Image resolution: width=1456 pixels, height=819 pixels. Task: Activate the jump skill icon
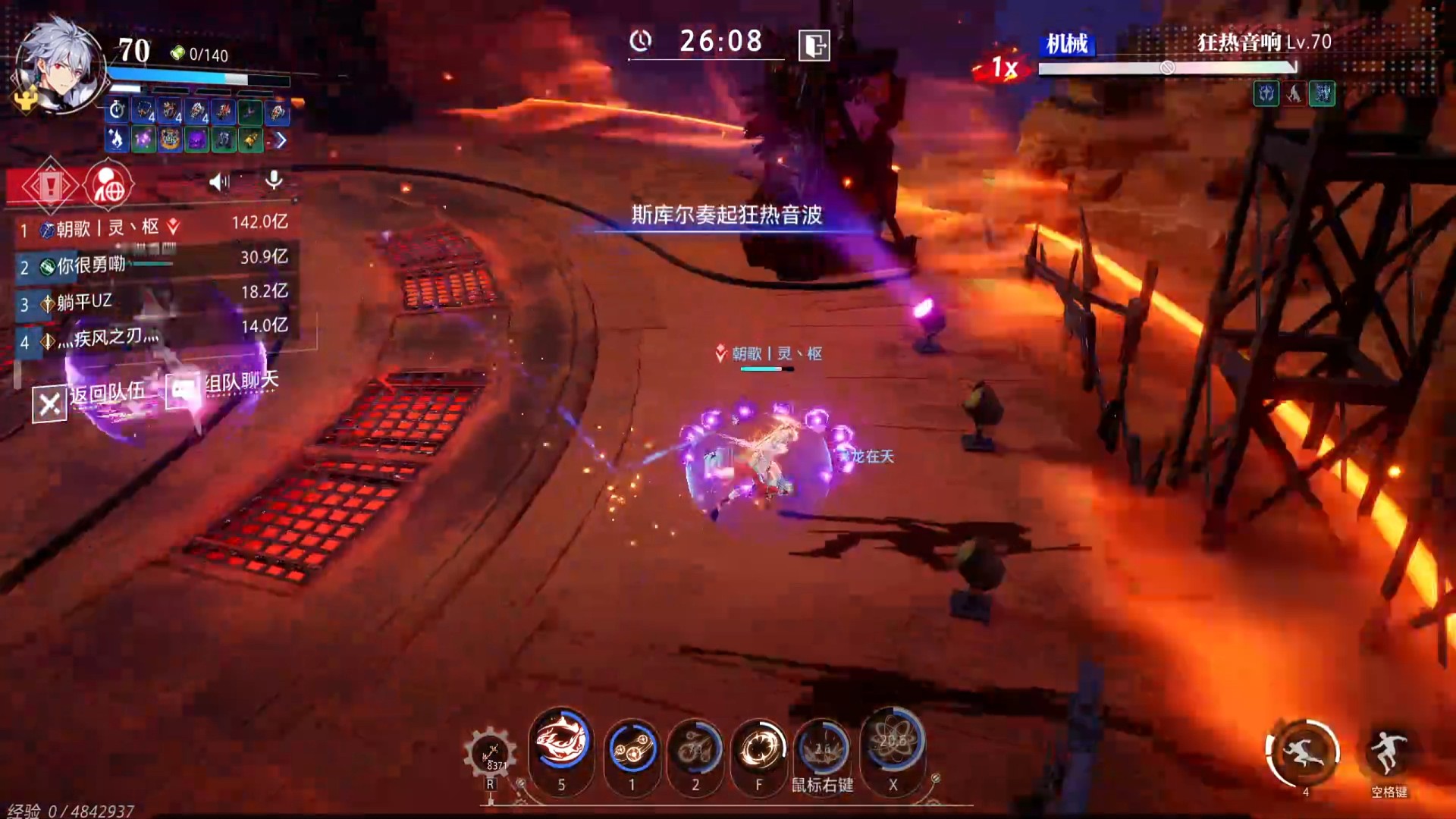[x=1388, y=752]
